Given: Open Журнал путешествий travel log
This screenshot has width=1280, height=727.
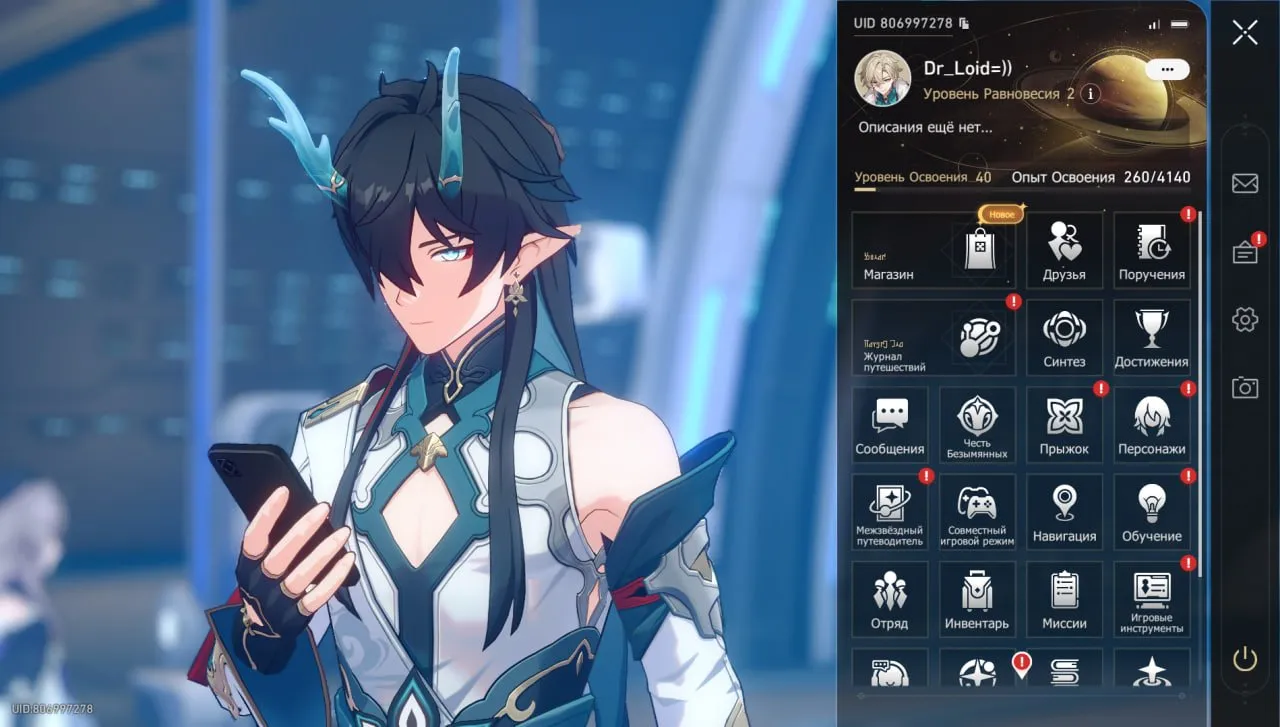Looking at the screenshot, I should 933,338.
